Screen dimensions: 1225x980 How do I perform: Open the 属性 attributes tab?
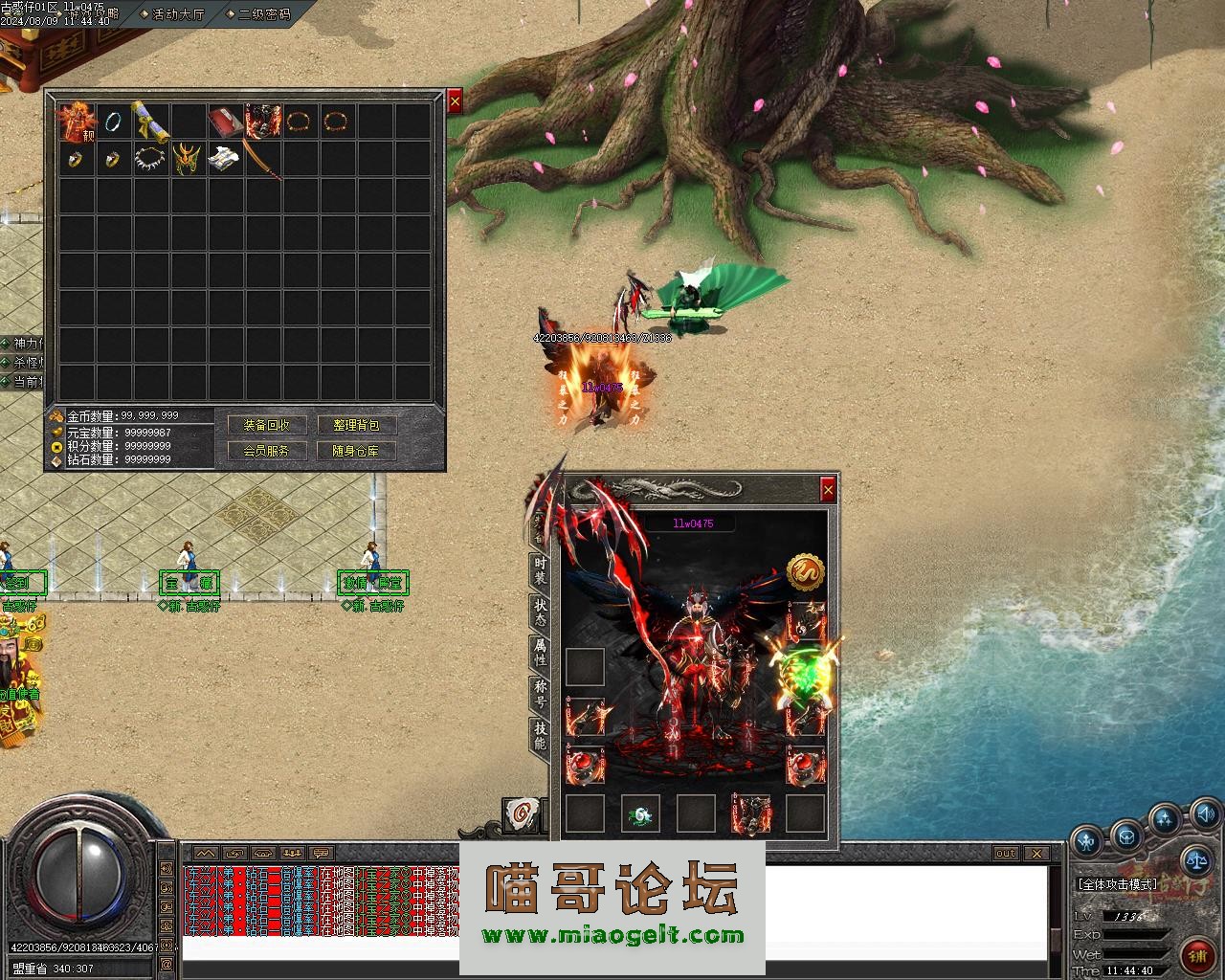541,653
